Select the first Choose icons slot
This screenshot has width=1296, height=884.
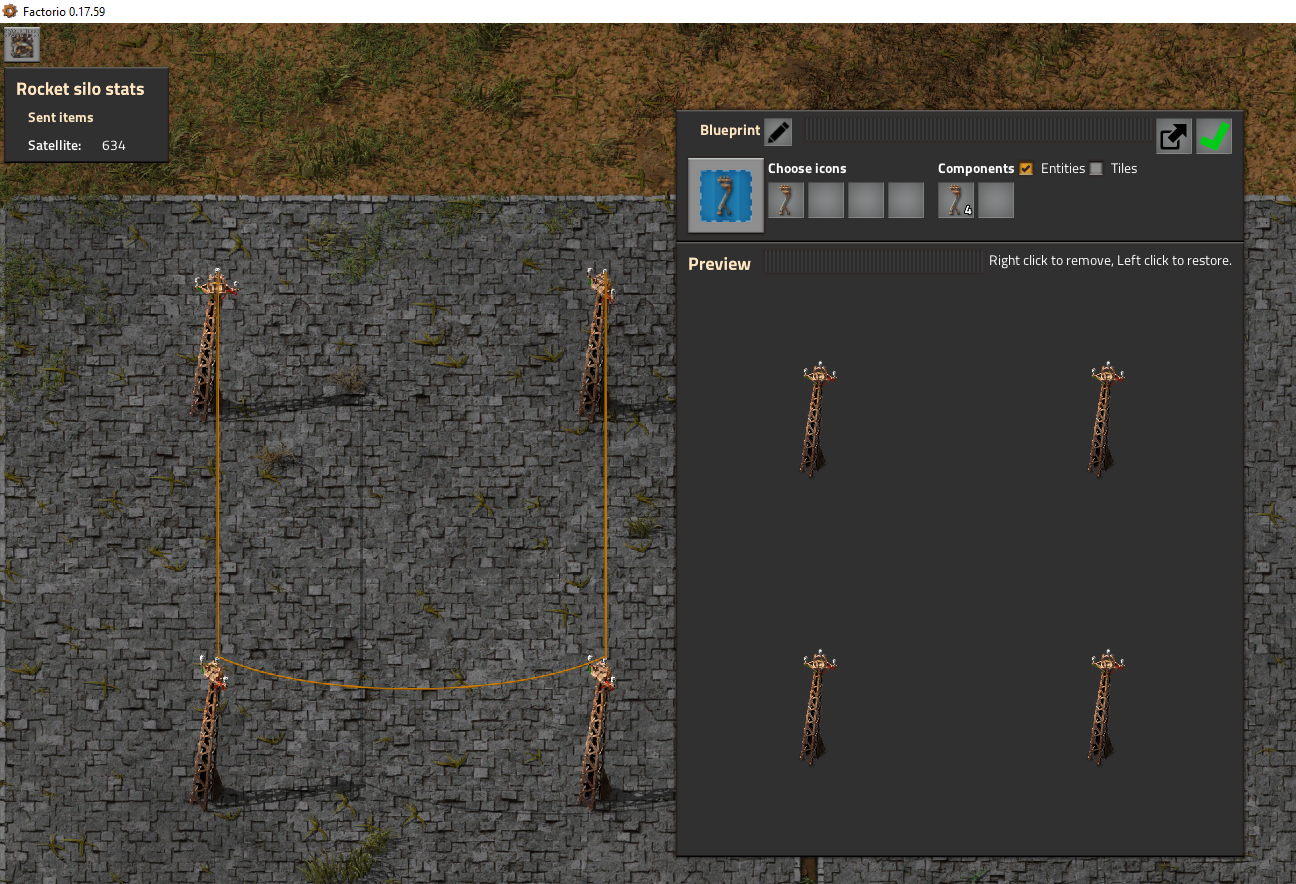pos(785,199)
